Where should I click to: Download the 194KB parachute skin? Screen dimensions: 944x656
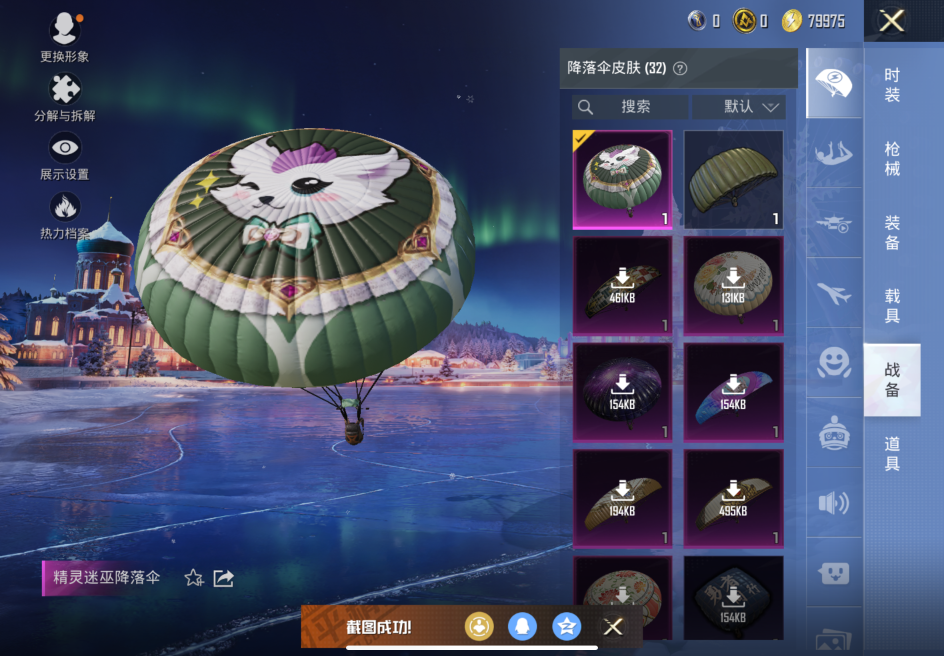(622, 499)
